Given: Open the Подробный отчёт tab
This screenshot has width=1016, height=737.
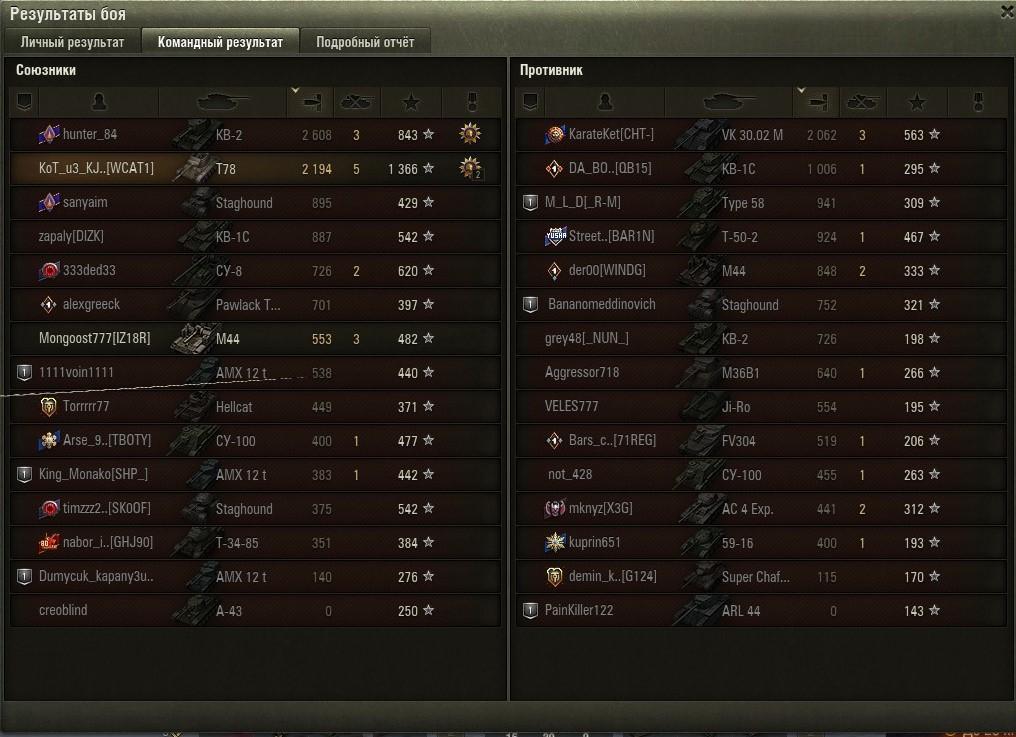Looking at the screenshot, I should 365,42.
